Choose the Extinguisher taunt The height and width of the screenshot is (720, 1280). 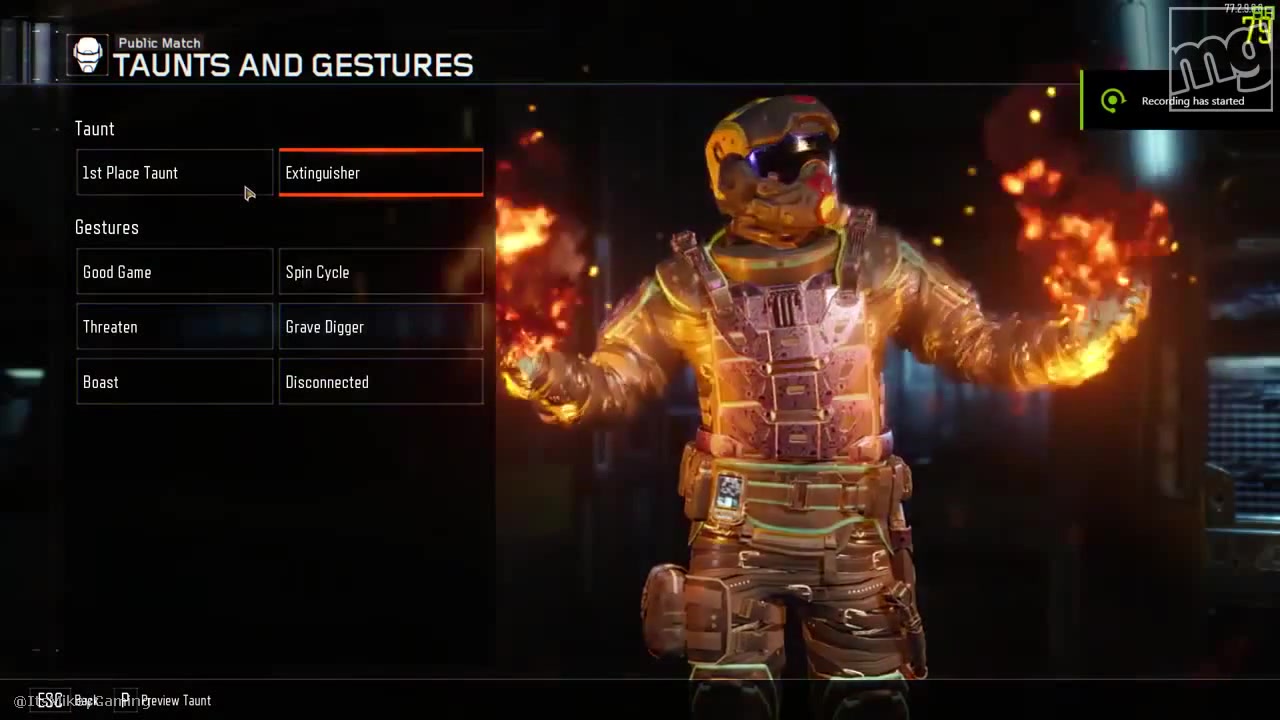380,173
